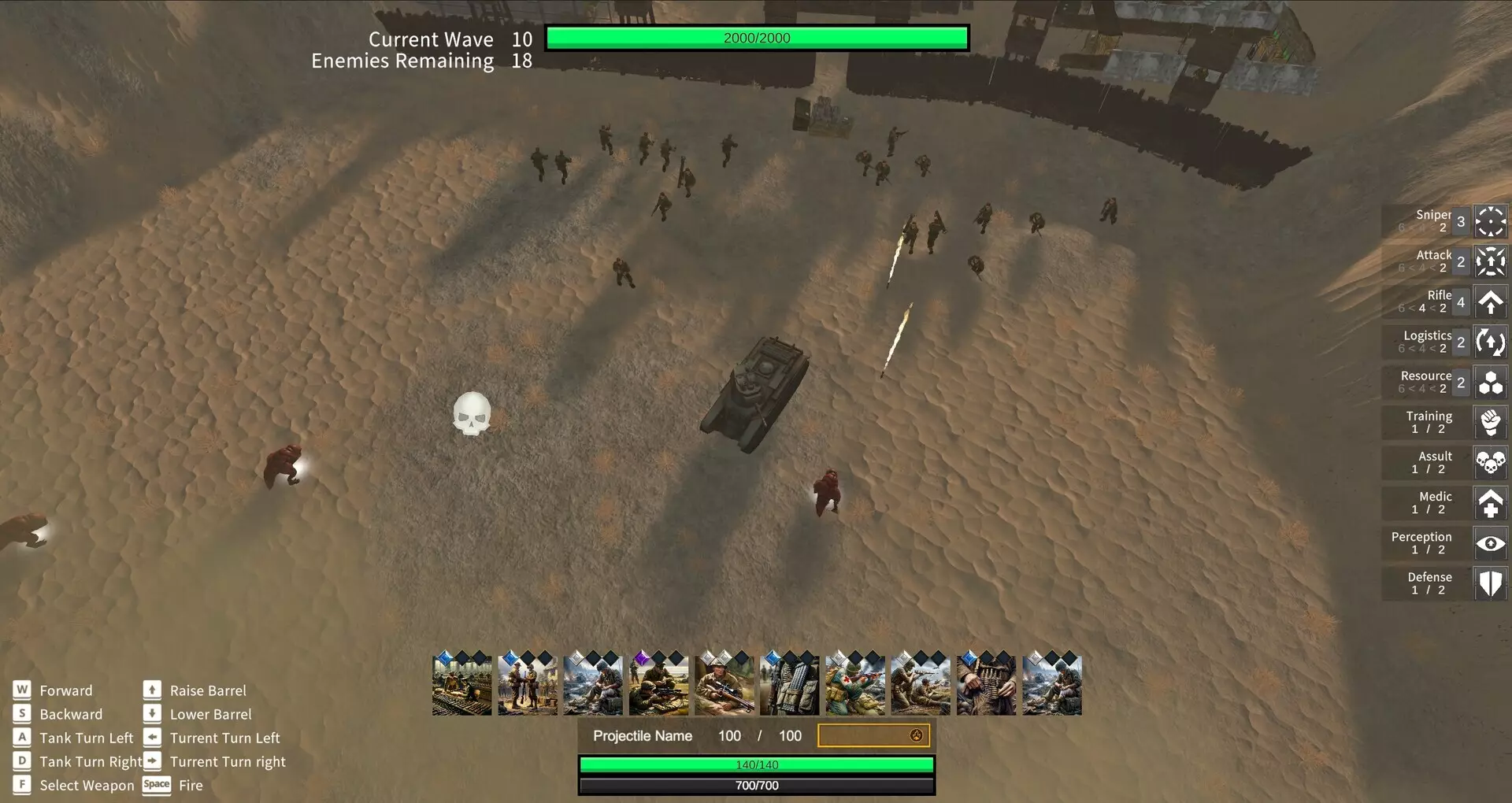Screen dimensions: 1512x803
Task: Select the Resource hexagons icon
Action: (1491, 383)
